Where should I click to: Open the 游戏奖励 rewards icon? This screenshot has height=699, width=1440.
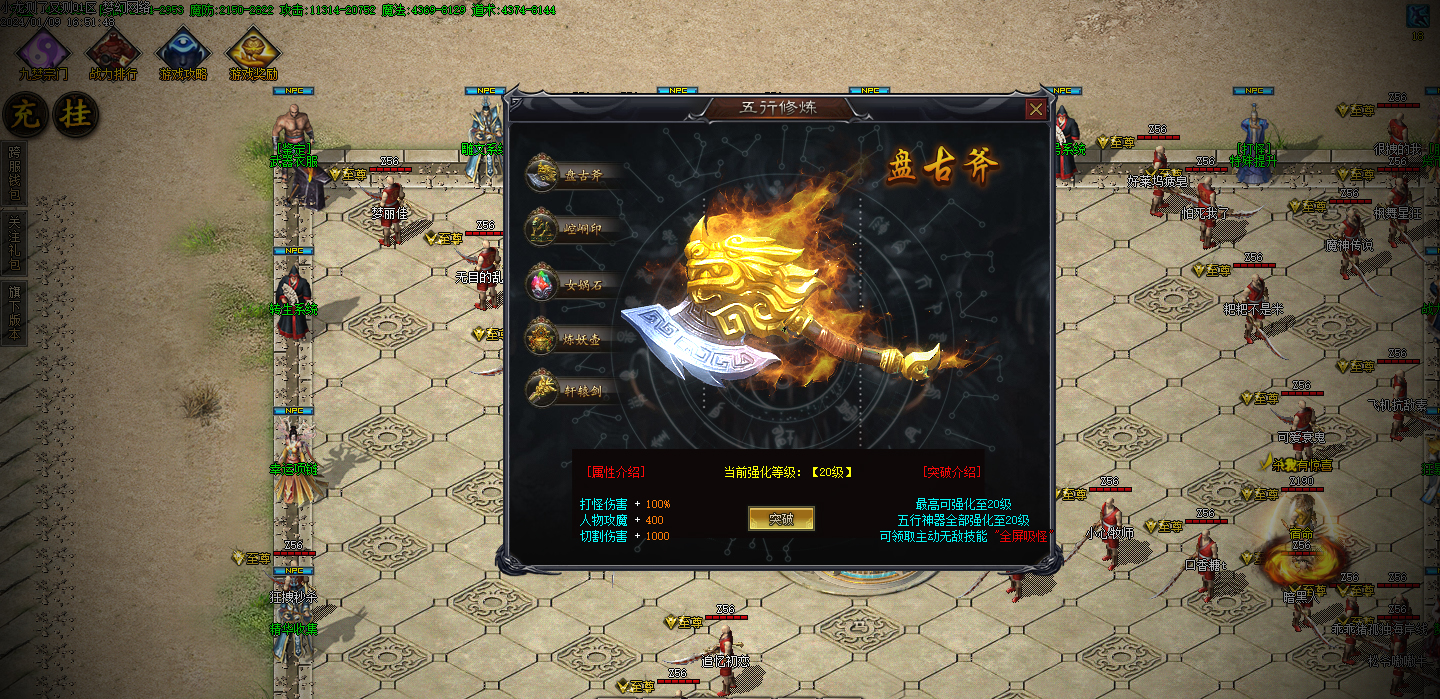tap(252, 52)
